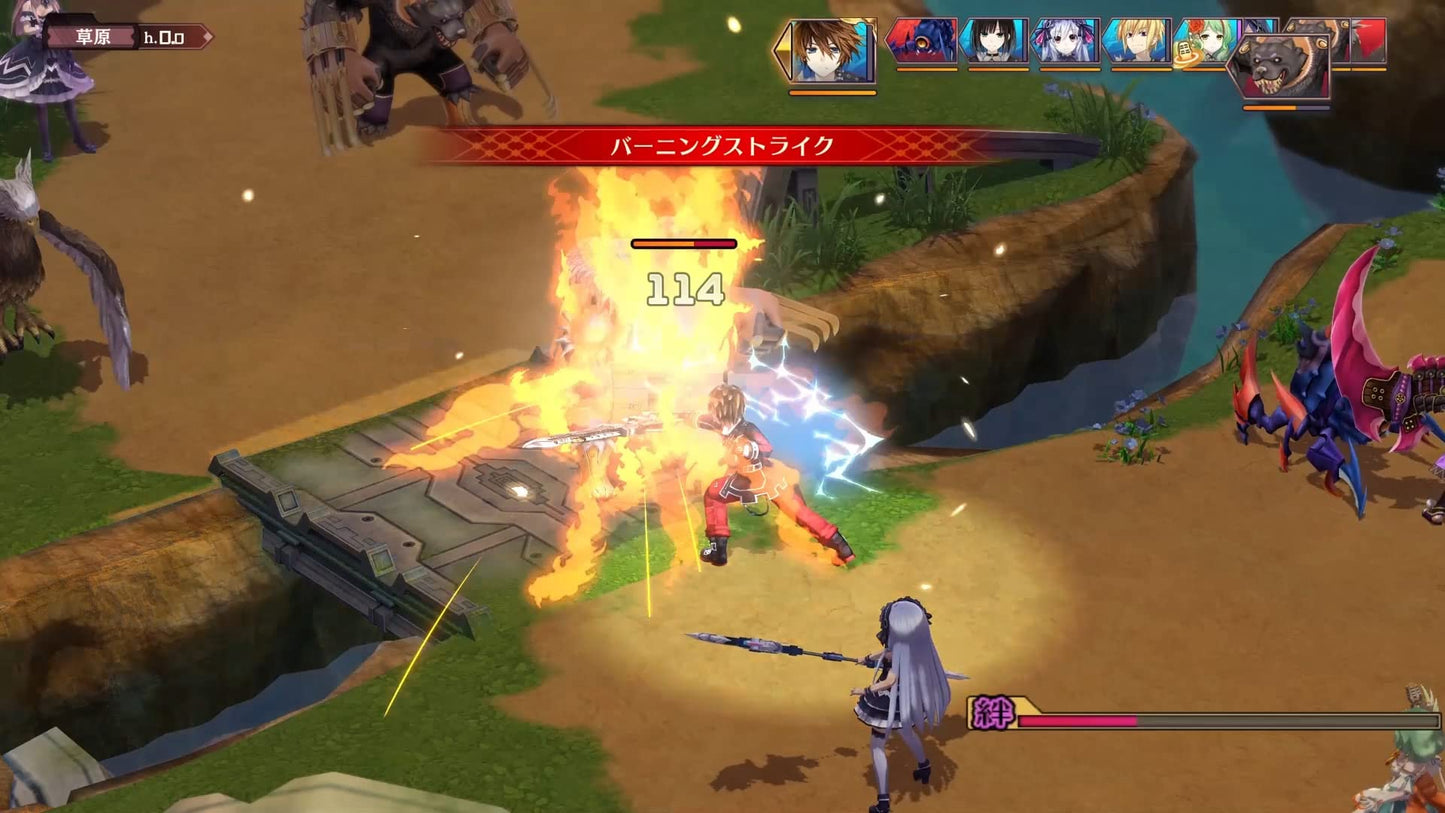Click the damage number 114
The image size is (1445, 813).
coord(683,290)
